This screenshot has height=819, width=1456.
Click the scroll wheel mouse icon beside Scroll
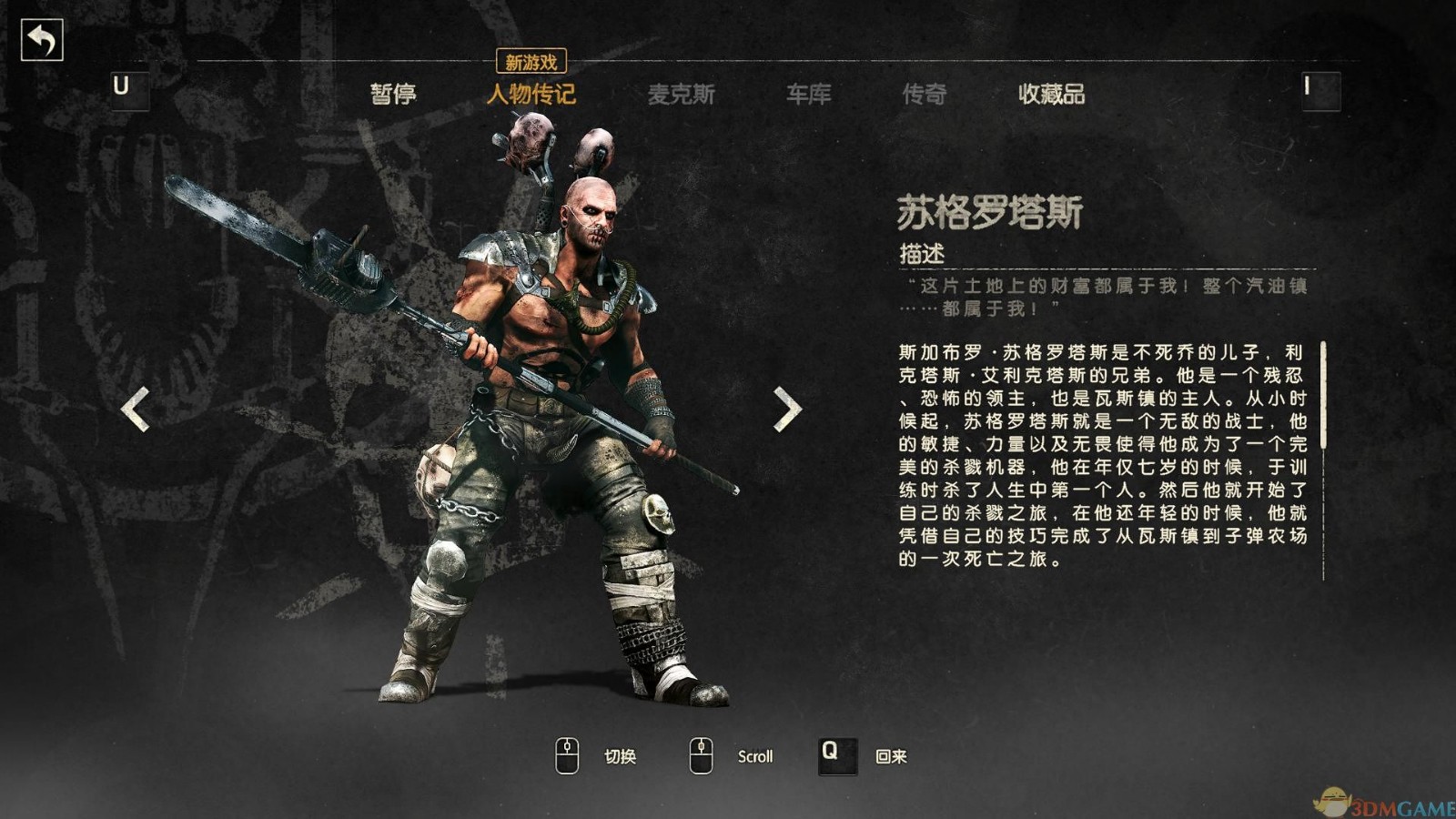click(x=701, y=754)
